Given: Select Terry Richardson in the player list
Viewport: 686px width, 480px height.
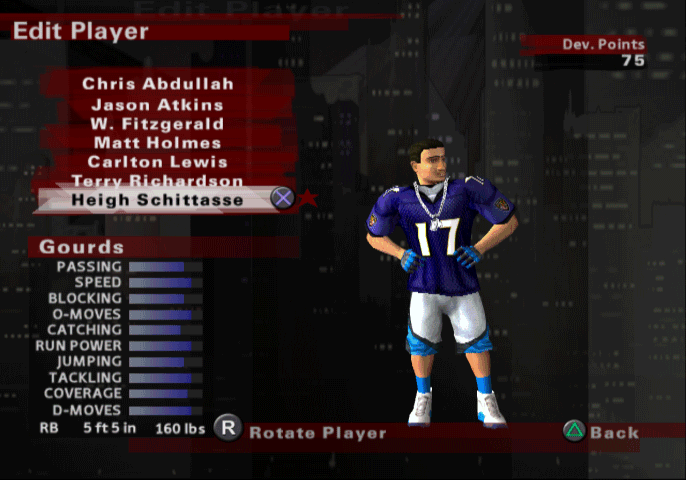Looking at the screenshot, I should click(157, 181).
